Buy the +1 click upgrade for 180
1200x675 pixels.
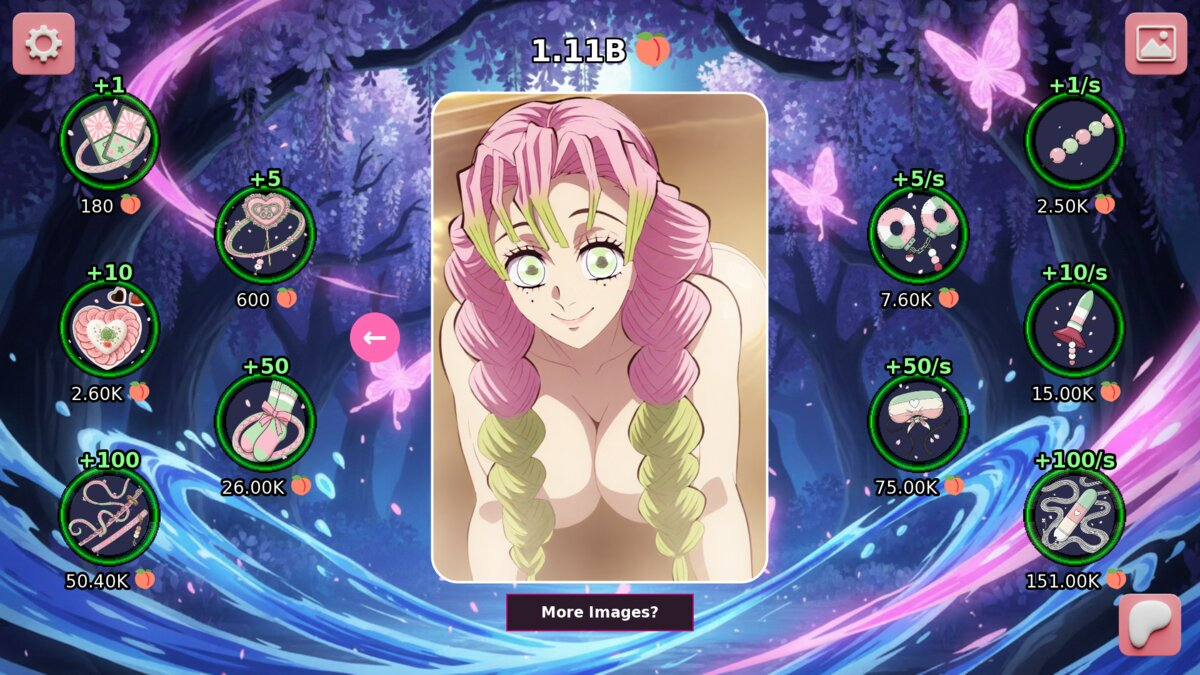[109, 141]
